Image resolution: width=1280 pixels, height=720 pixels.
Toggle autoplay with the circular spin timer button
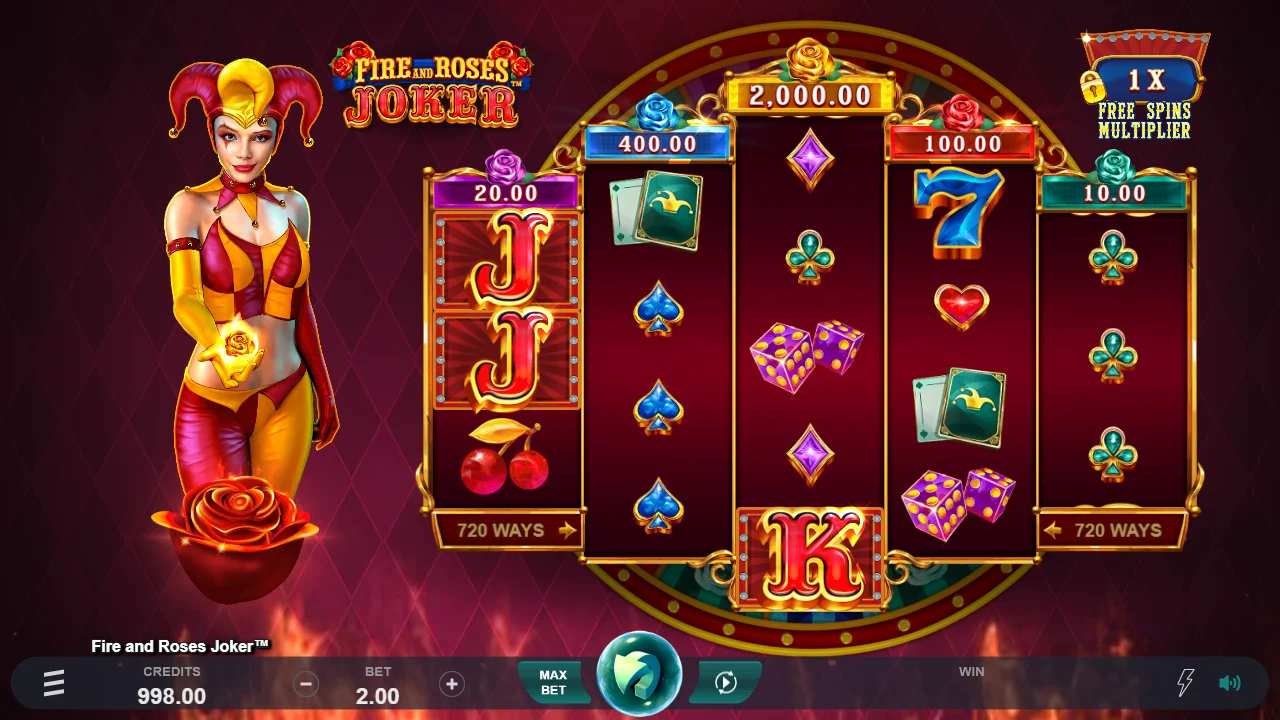(x=725, y=683)
